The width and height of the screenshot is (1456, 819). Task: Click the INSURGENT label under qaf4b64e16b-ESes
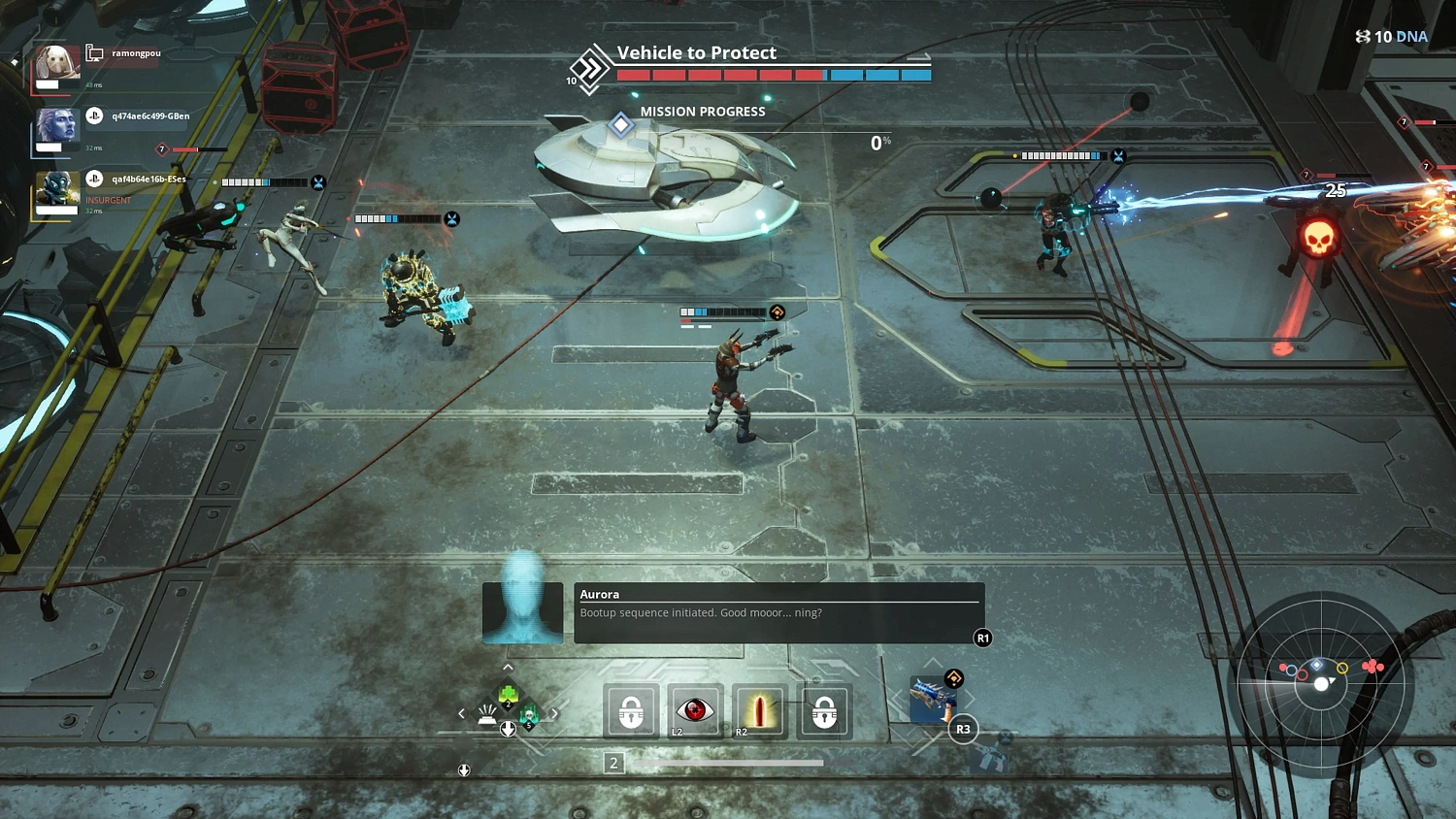click(x=109, y=200)
